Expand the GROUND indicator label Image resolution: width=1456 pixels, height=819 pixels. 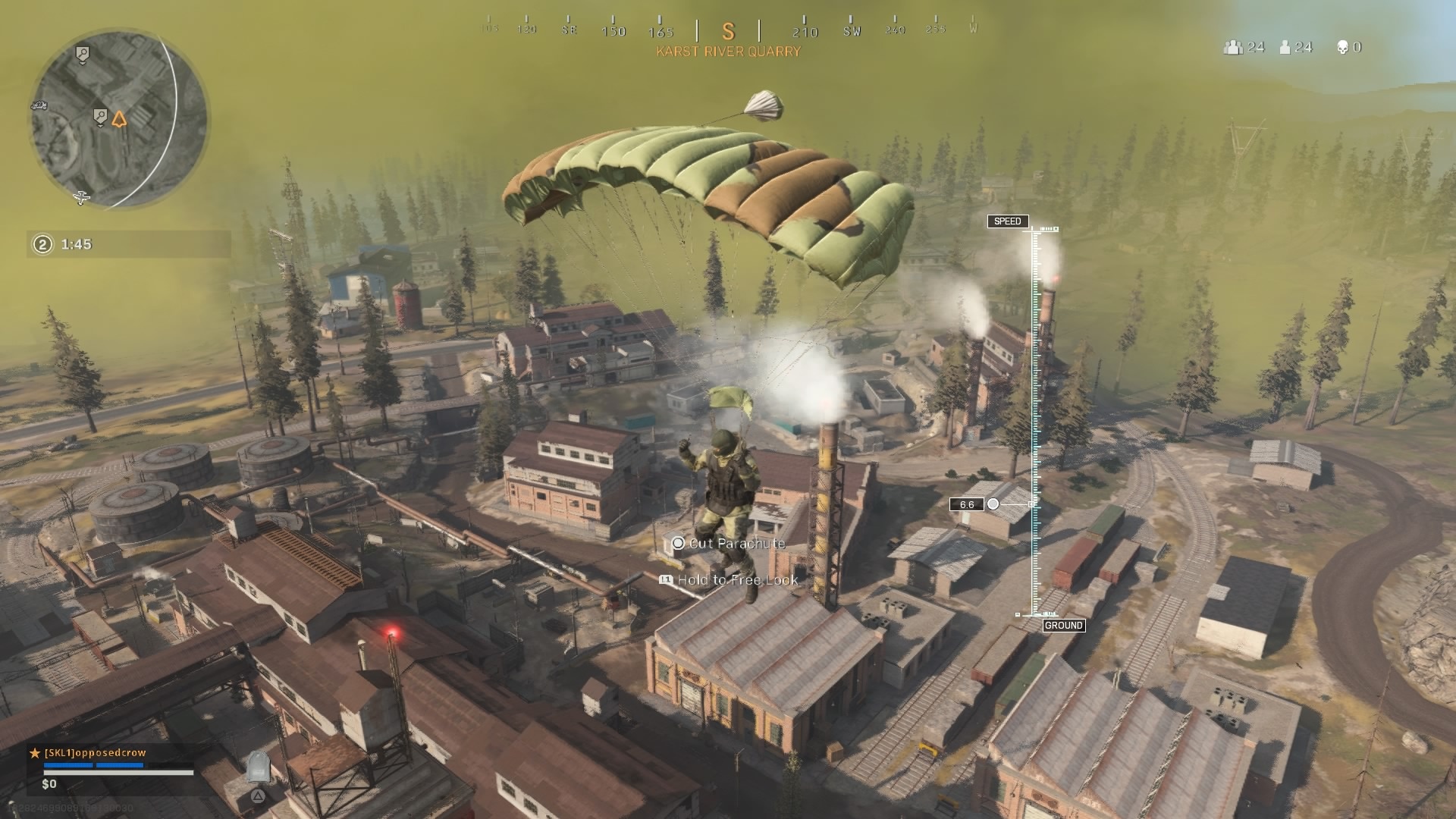[x=1065, y=626]
